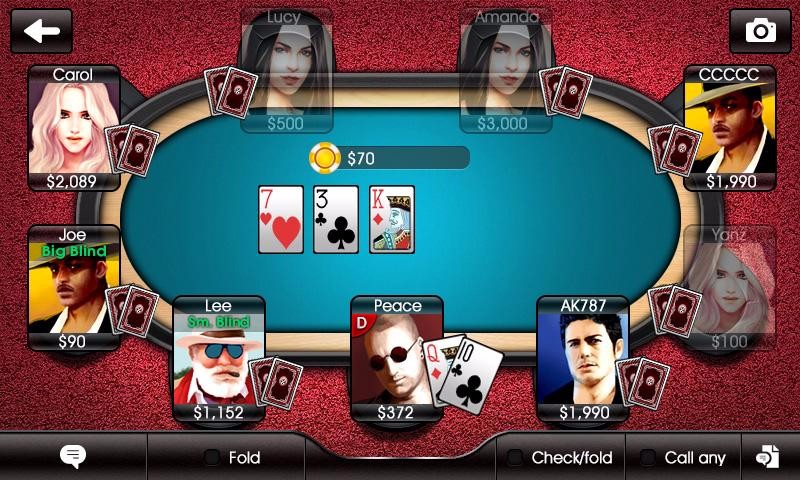
Task: Go back using the arrow button
Action: click(x=41, y=31)
